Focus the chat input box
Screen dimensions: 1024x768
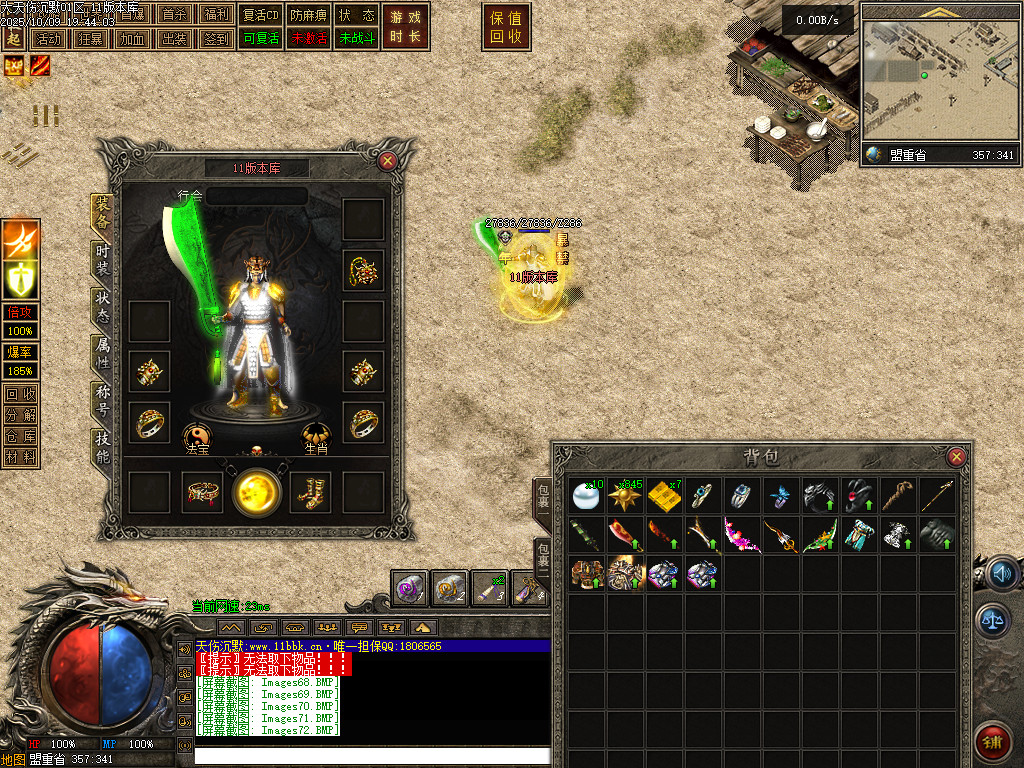(372, 756)
